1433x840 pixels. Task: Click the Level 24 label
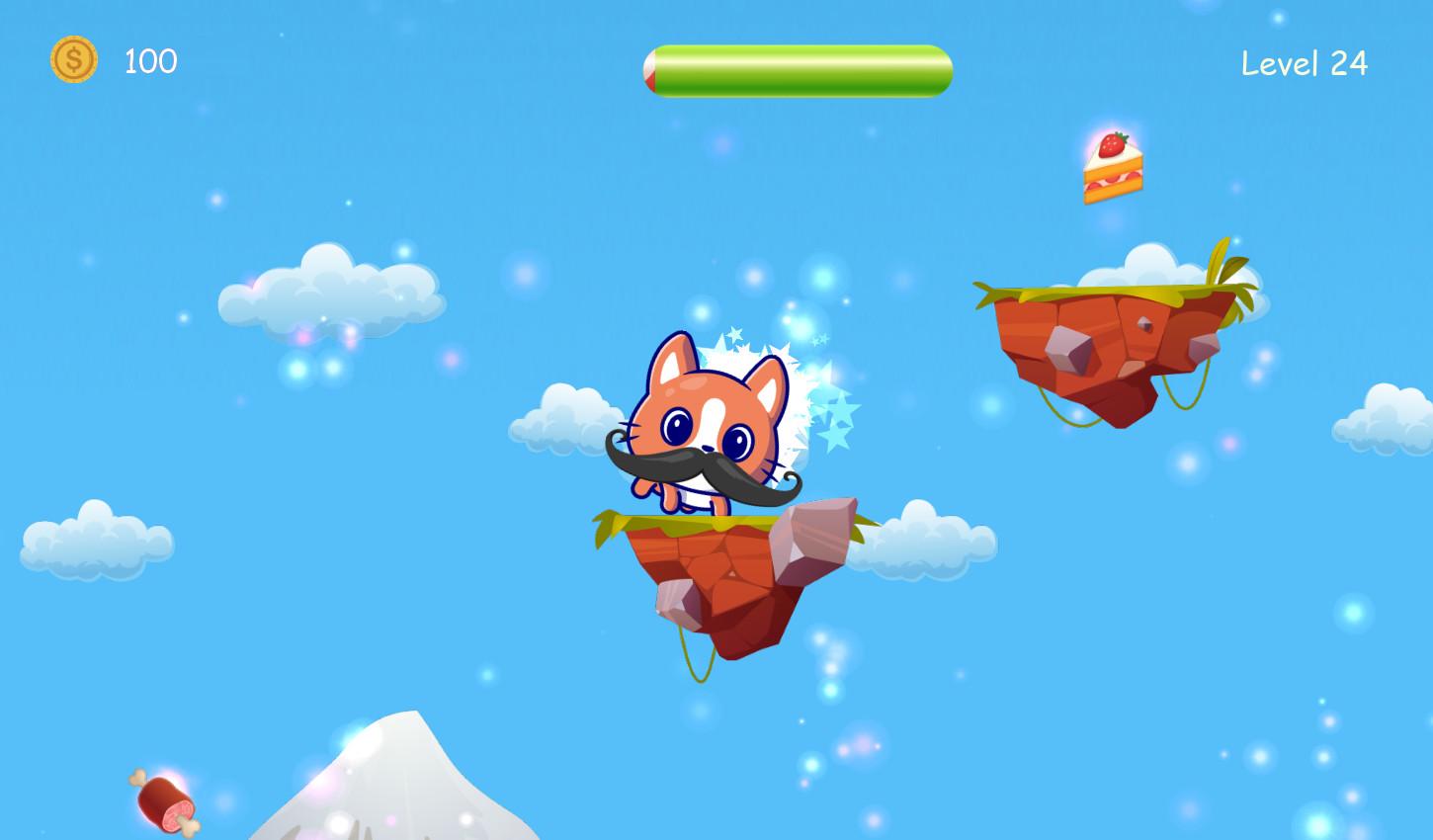pyautogui.click(x=1304, y=62)
